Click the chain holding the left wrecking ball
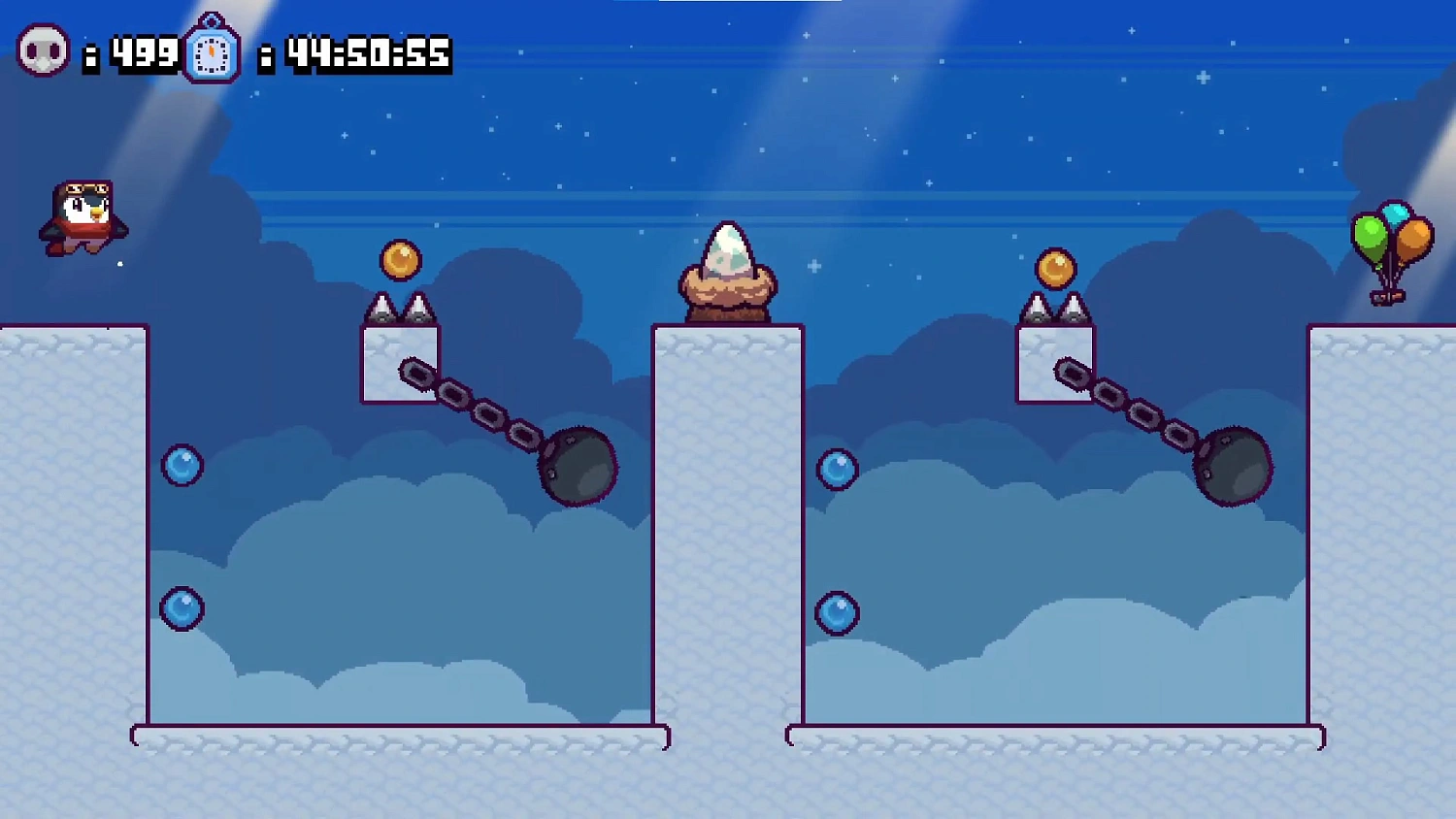 pyautogui.click(x=476, y=403)
